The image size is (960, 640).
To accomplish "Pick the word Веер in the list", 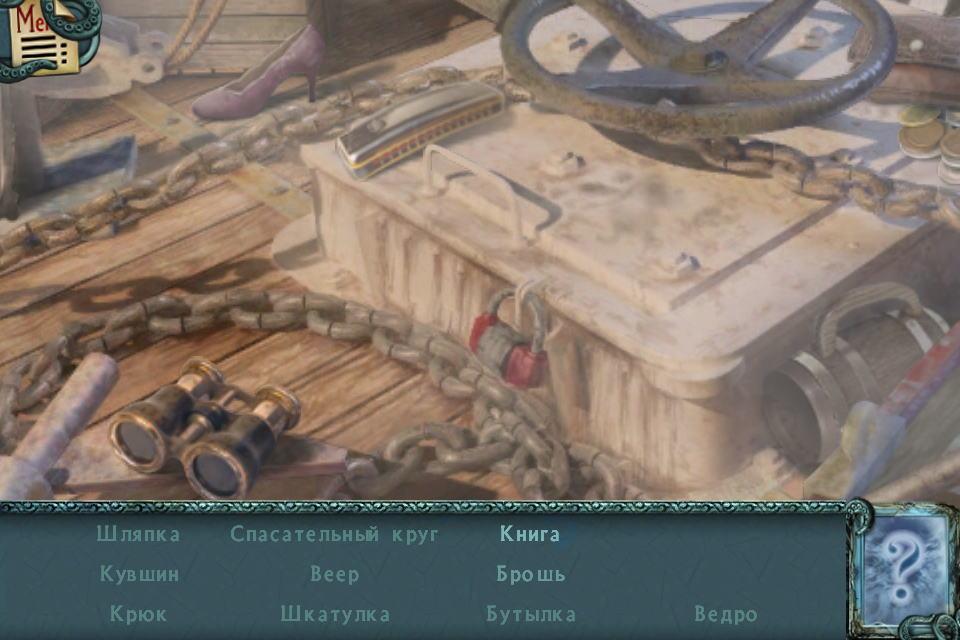I will [334, 574].
